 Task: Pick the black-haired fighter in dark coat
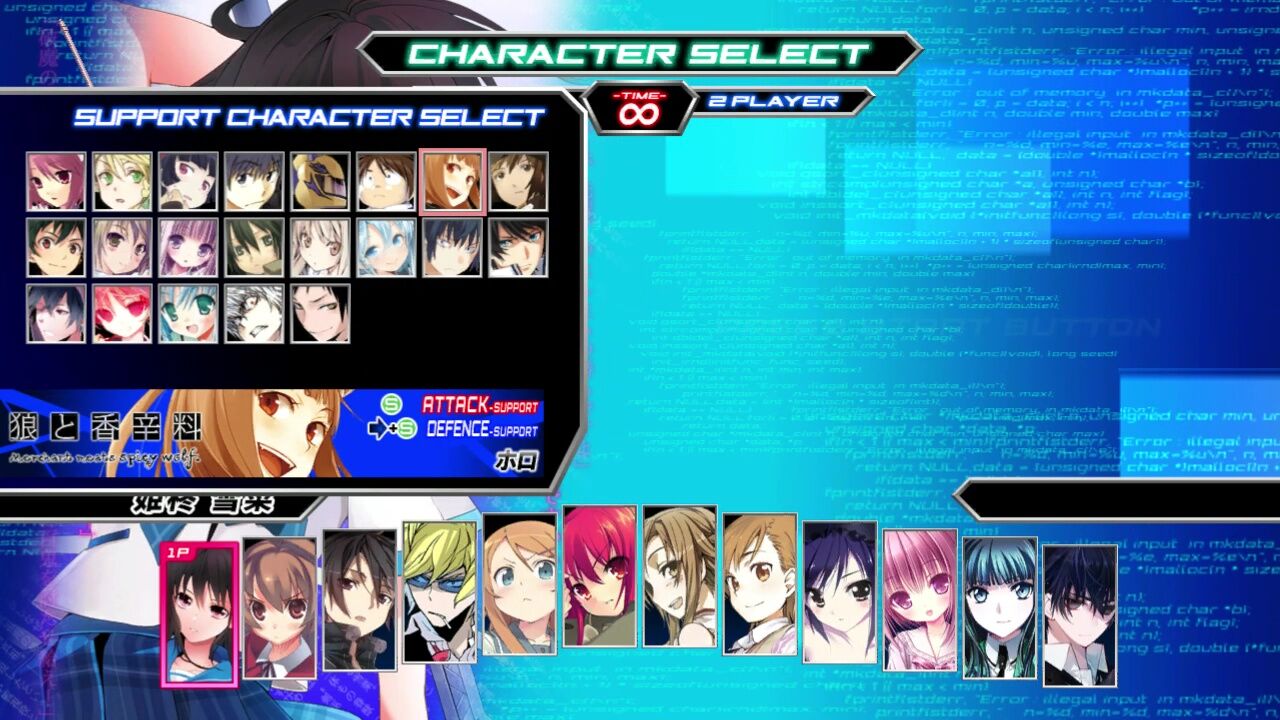(360, 600)
